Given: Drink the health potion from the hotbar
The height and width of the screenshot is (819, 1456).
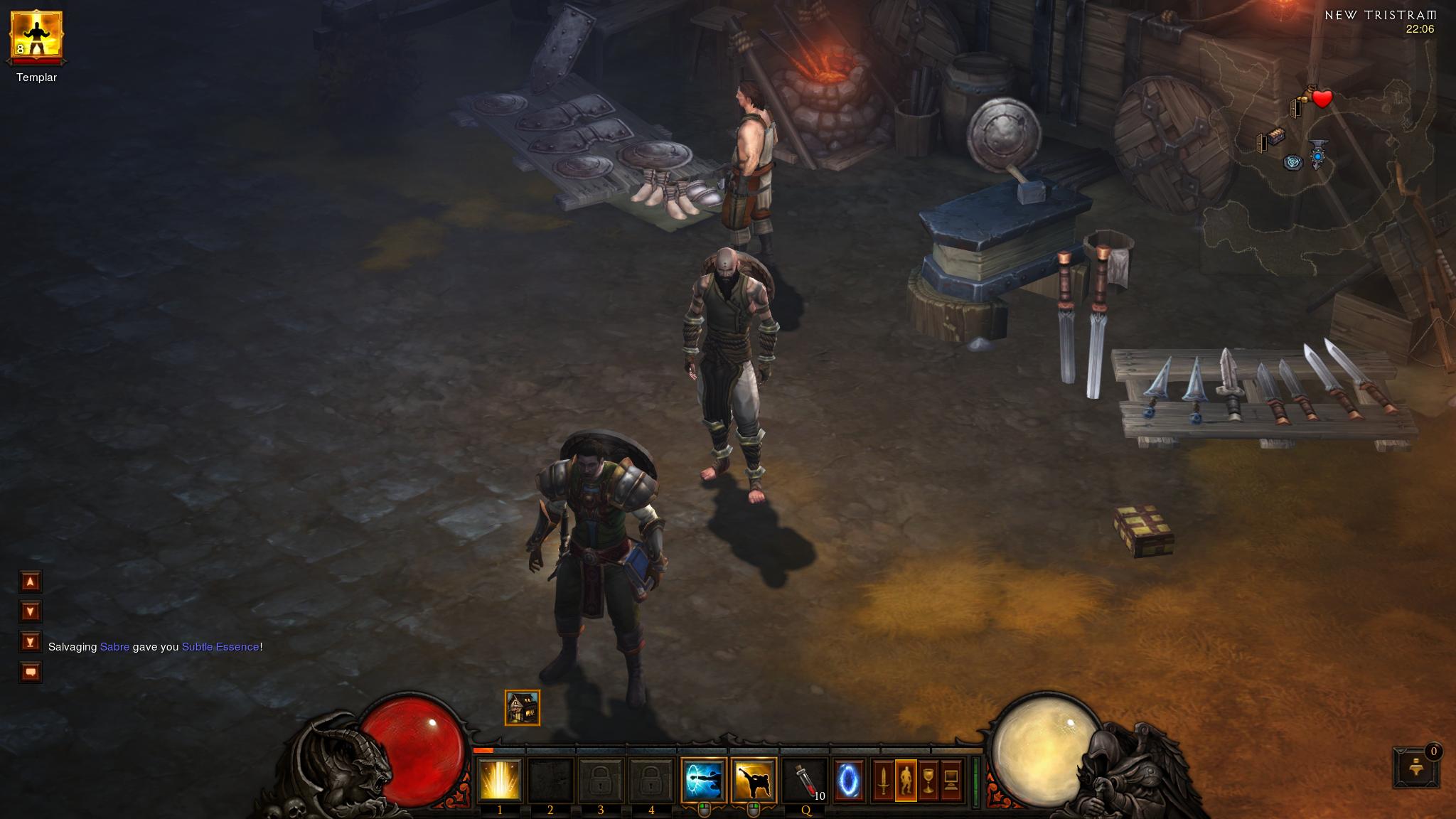Looking at the screenshot, I should coord(804,780).
